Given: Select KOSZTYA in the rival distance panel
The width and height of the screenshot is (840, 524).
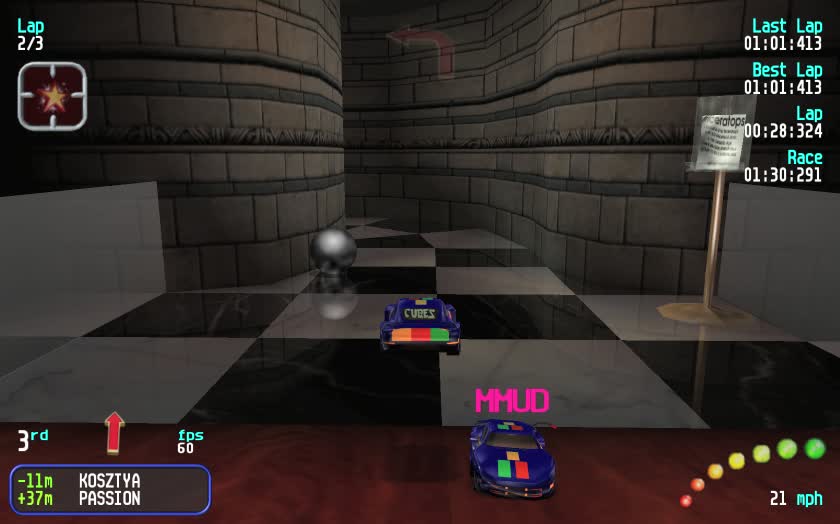Looking at the screenshot, I should [109, 481].
